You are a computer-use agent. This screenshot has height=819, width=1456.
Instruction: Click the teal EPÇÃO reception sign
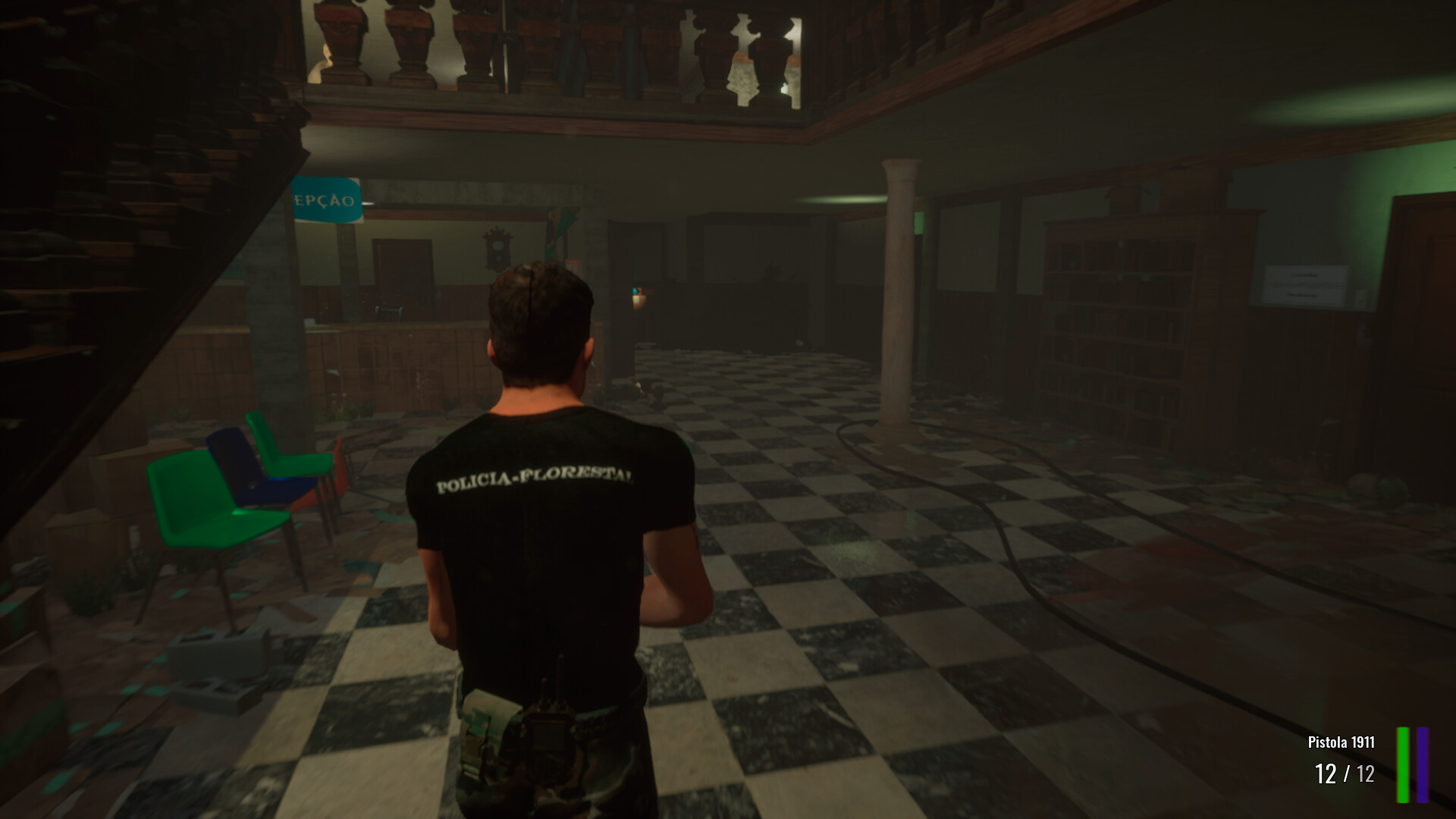(x=328, y=199)
